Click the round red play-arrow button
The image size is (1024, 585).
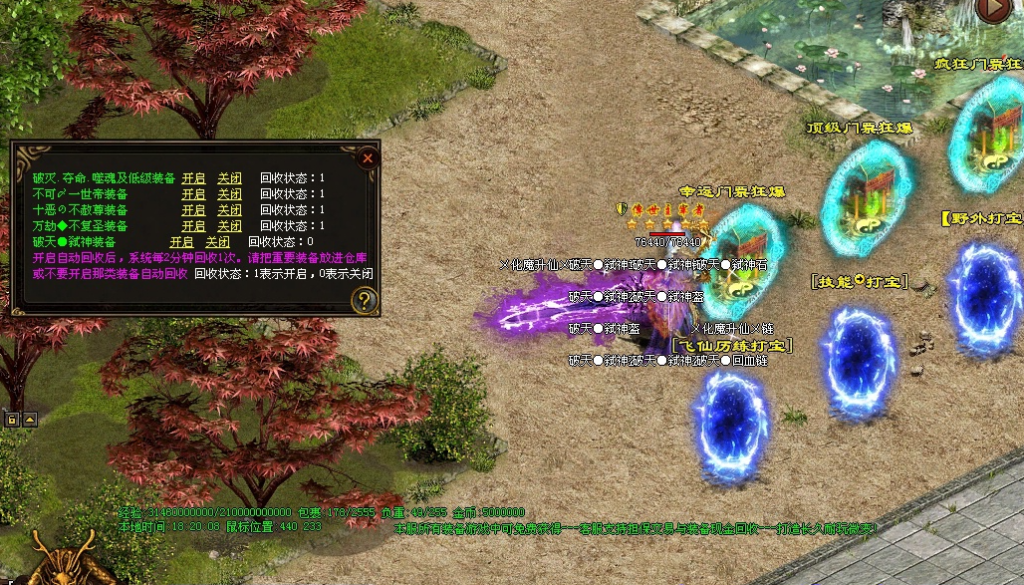click(x=993, y=8)
